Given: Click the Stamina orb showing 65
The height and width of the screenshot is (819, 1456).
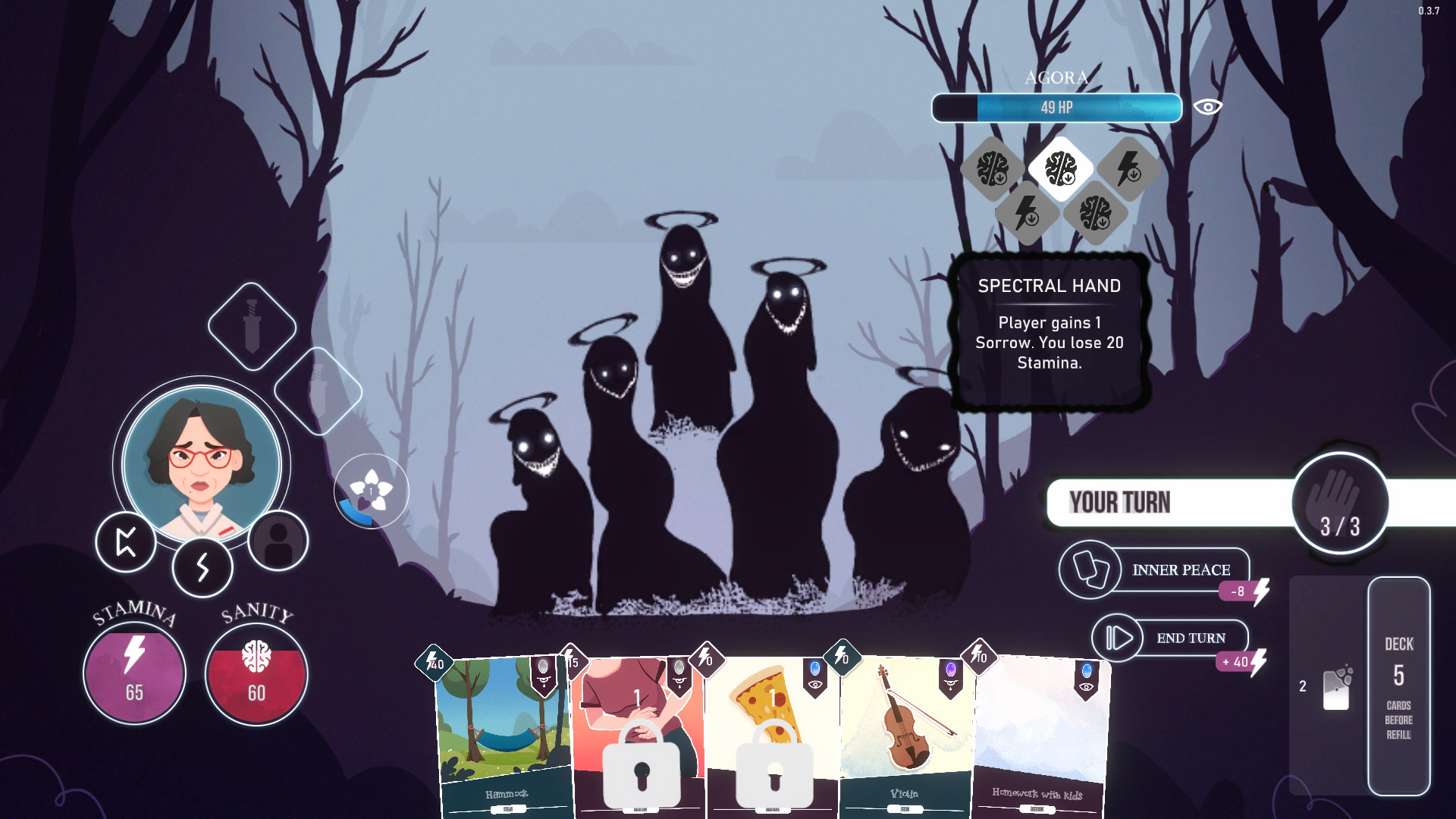Looking at the screenshot, I should pyautogui.click(x=133, y=670).
